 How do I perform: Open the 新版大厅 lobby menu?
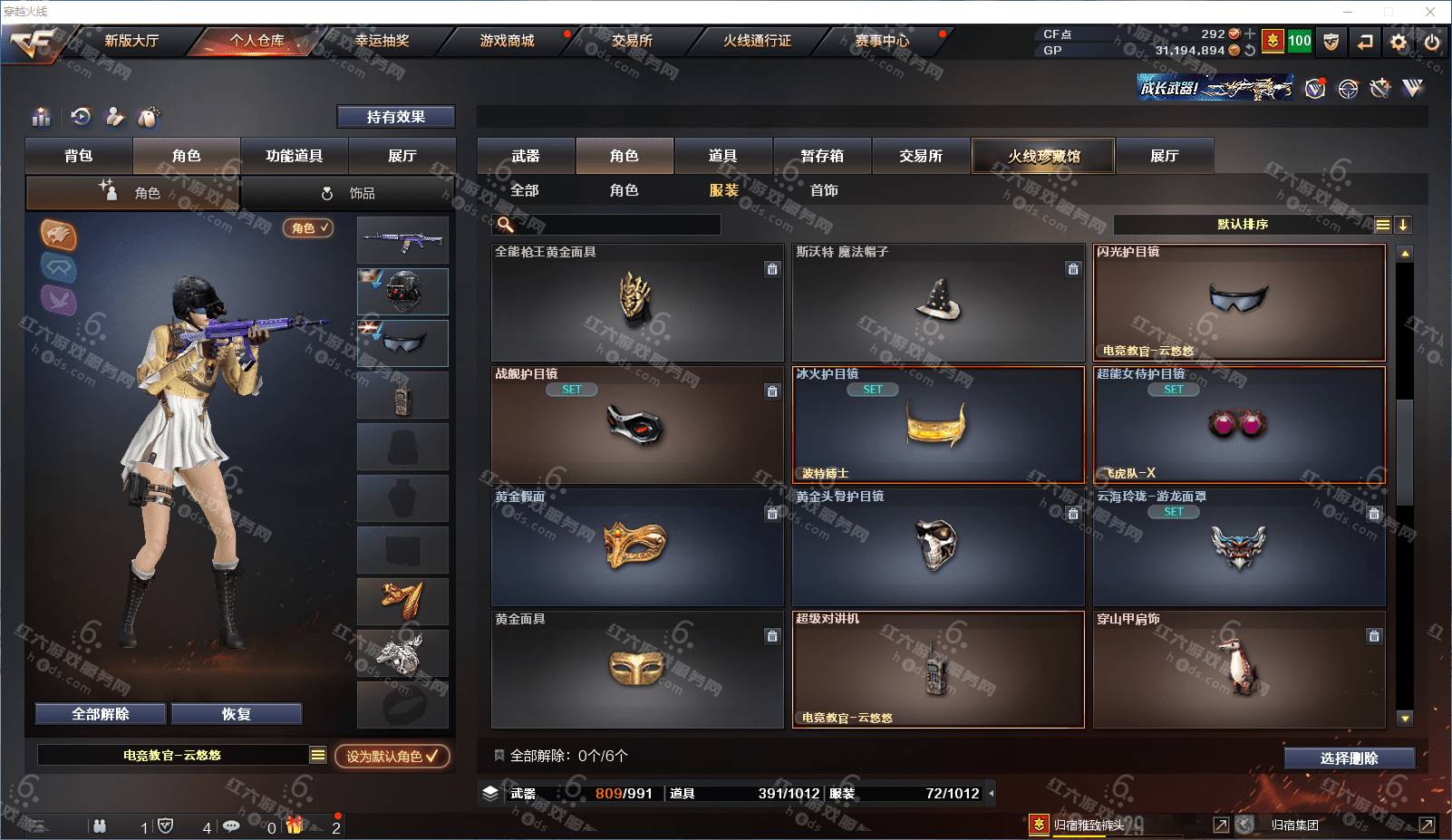tap(131, 41)
